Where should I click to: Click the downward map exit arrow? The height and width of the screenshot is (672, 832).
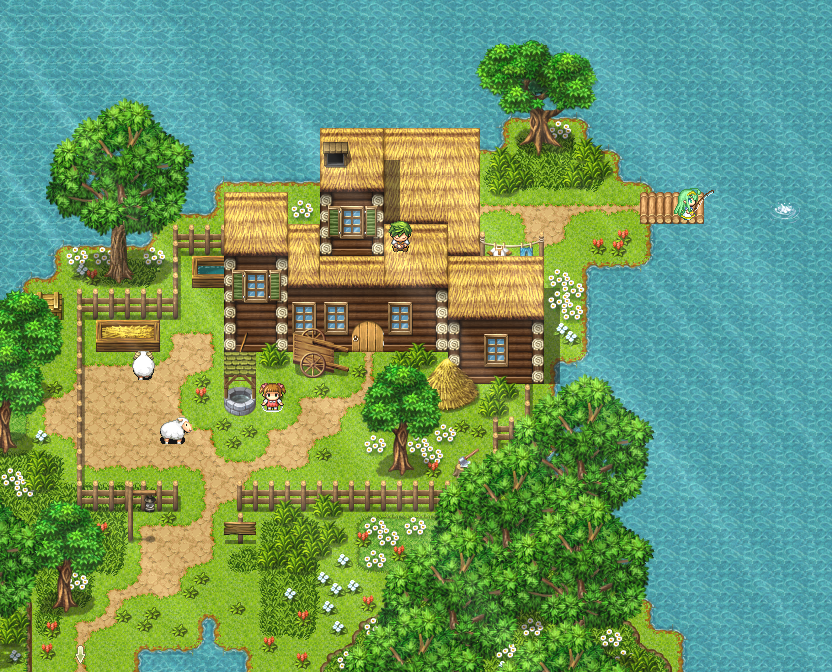tap(80, 655)
